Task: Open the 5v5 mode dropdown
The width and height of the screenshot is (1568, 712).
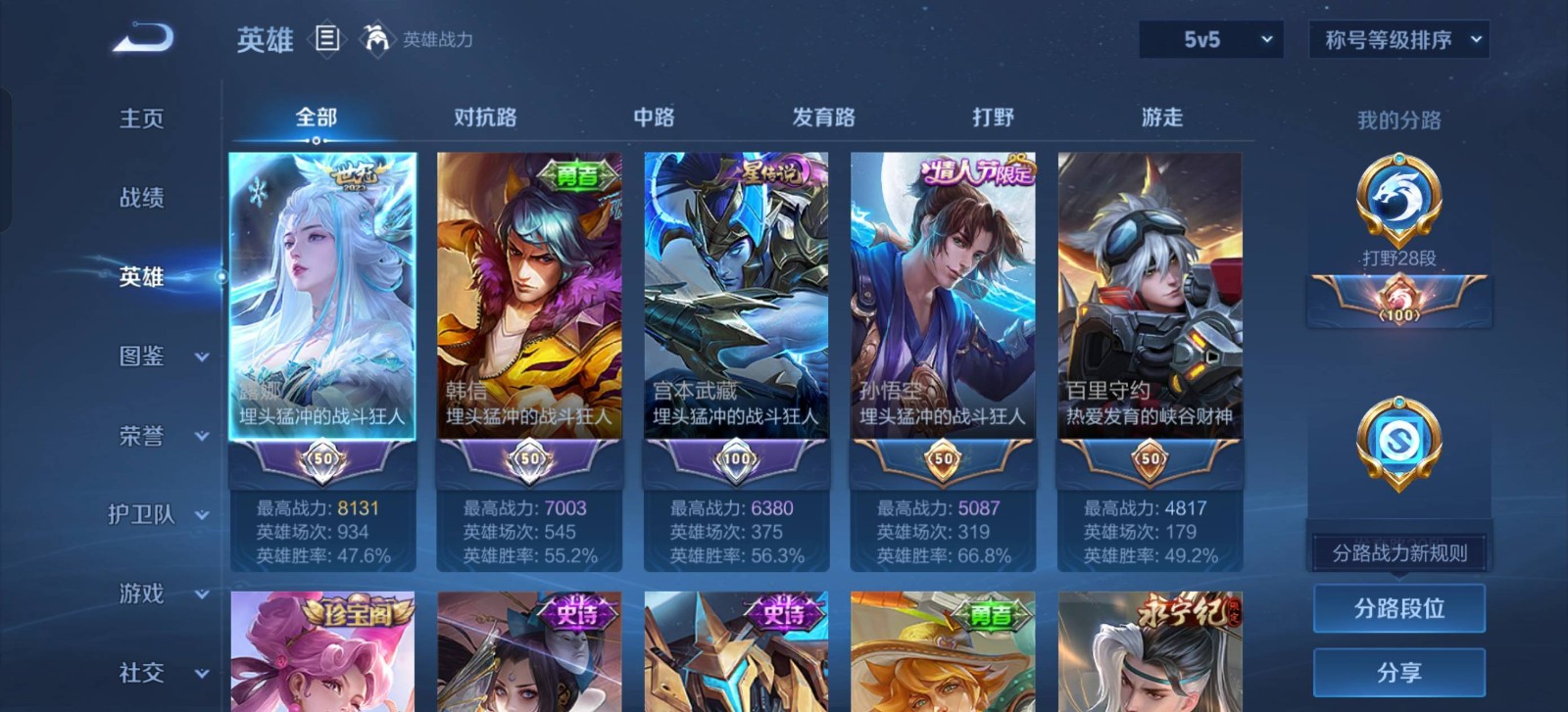Action: pos(1210,40)
